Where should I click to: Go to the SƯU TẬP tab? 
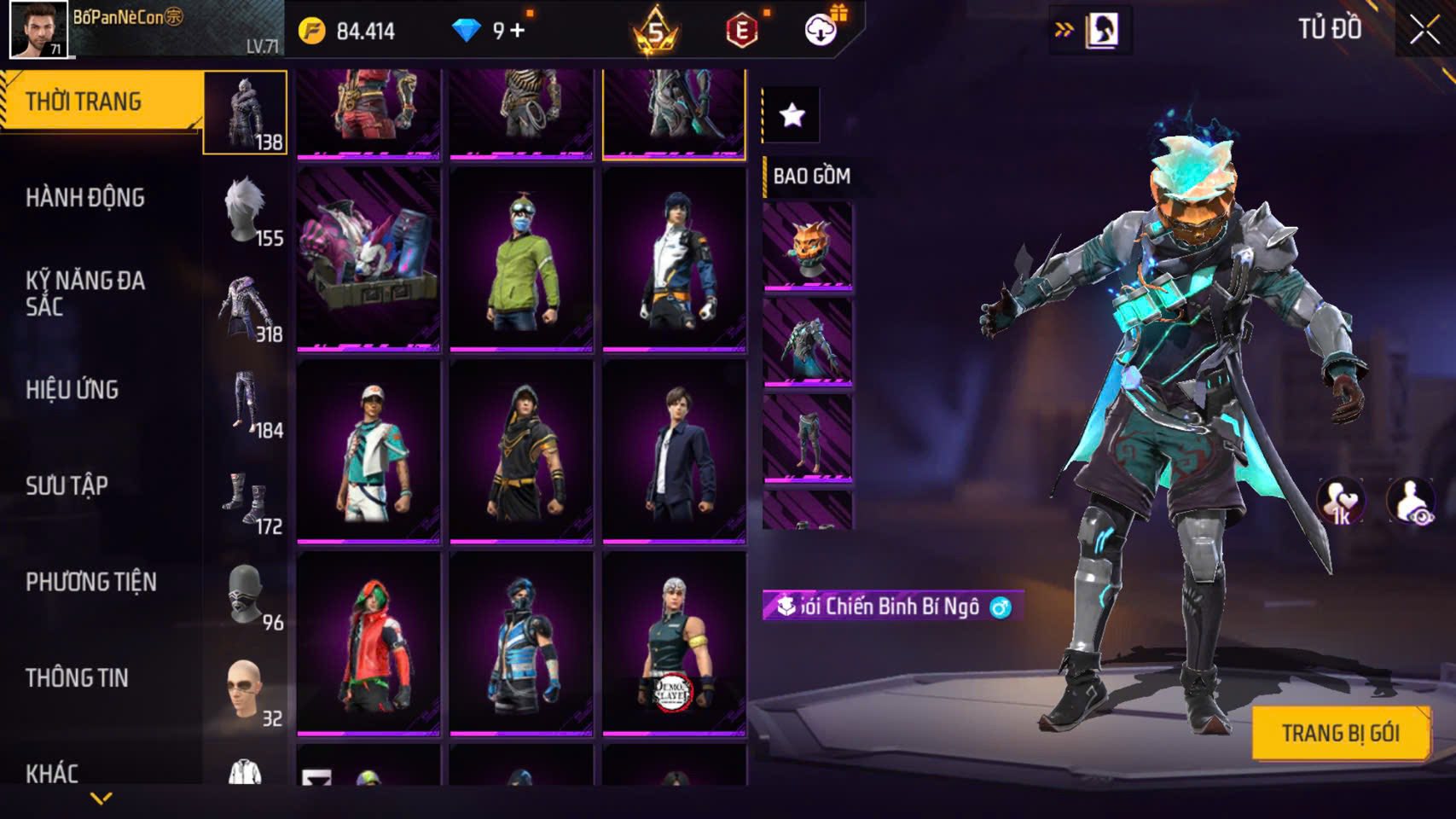(67, 486)
